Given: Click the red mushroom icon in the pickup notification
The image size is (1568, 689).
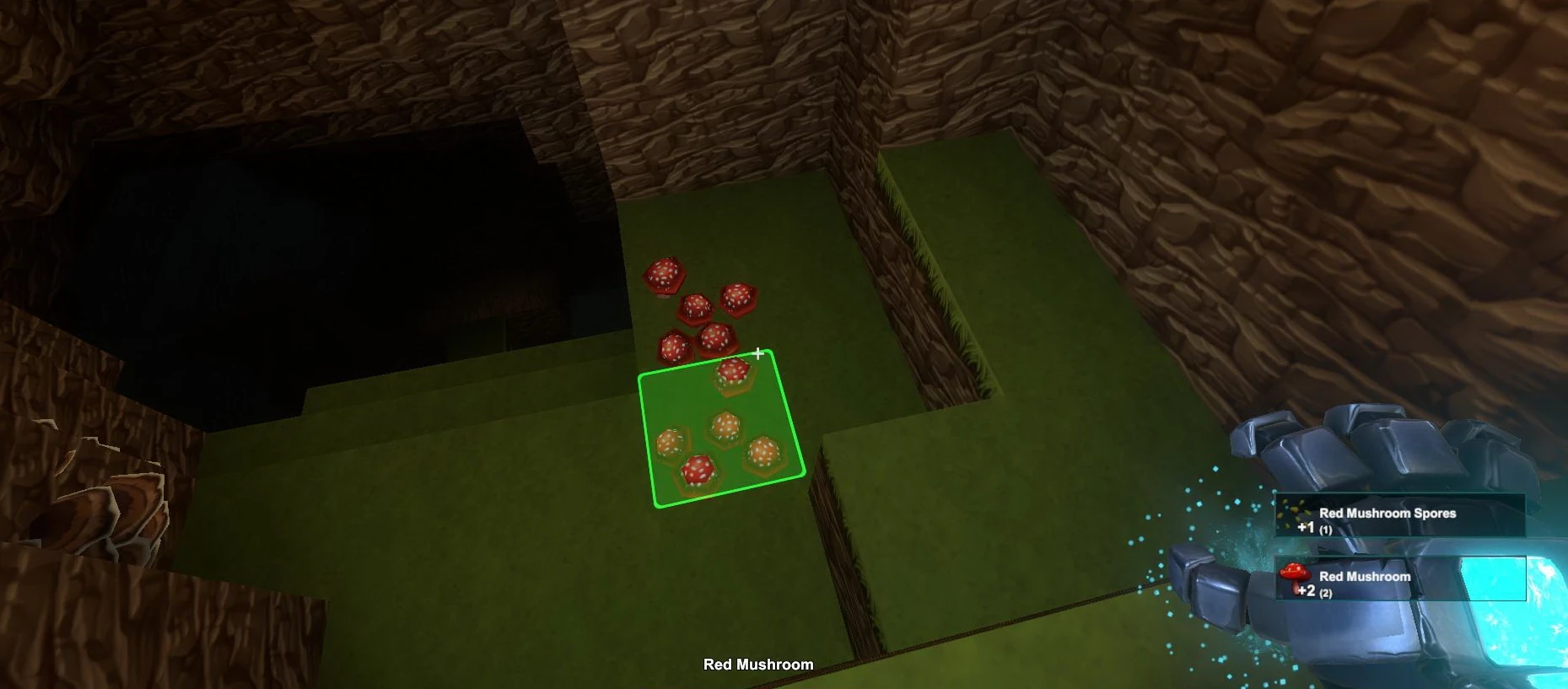Looking at the screenshot, I should click(x=1296, y=575).
